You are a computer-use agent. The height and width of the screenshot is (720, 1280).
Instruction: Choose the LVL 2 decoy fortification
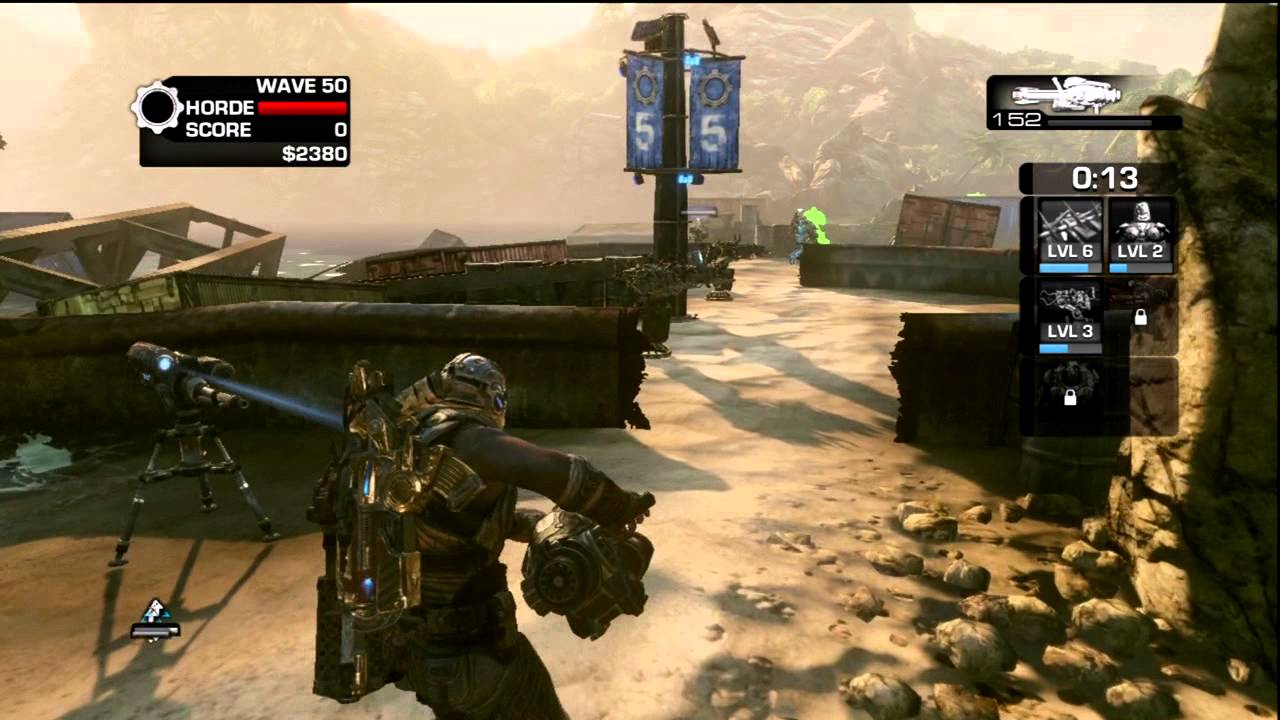point(1141,234)
